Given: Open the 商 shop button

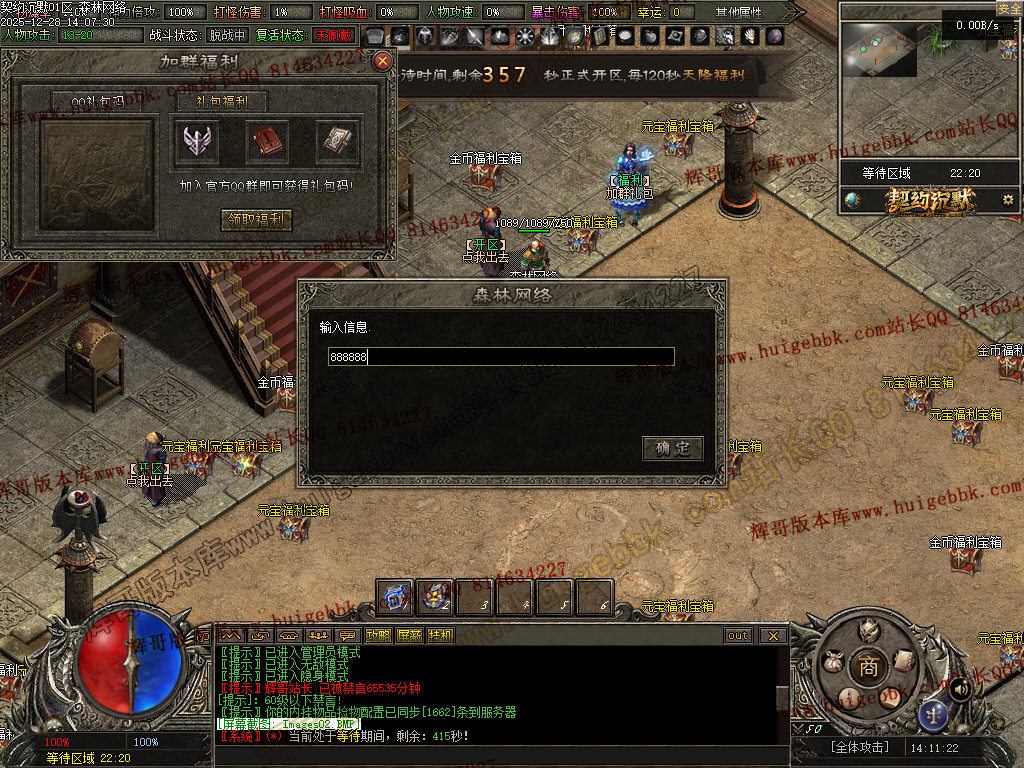Looking at the screenshot, I should [868, 668].
